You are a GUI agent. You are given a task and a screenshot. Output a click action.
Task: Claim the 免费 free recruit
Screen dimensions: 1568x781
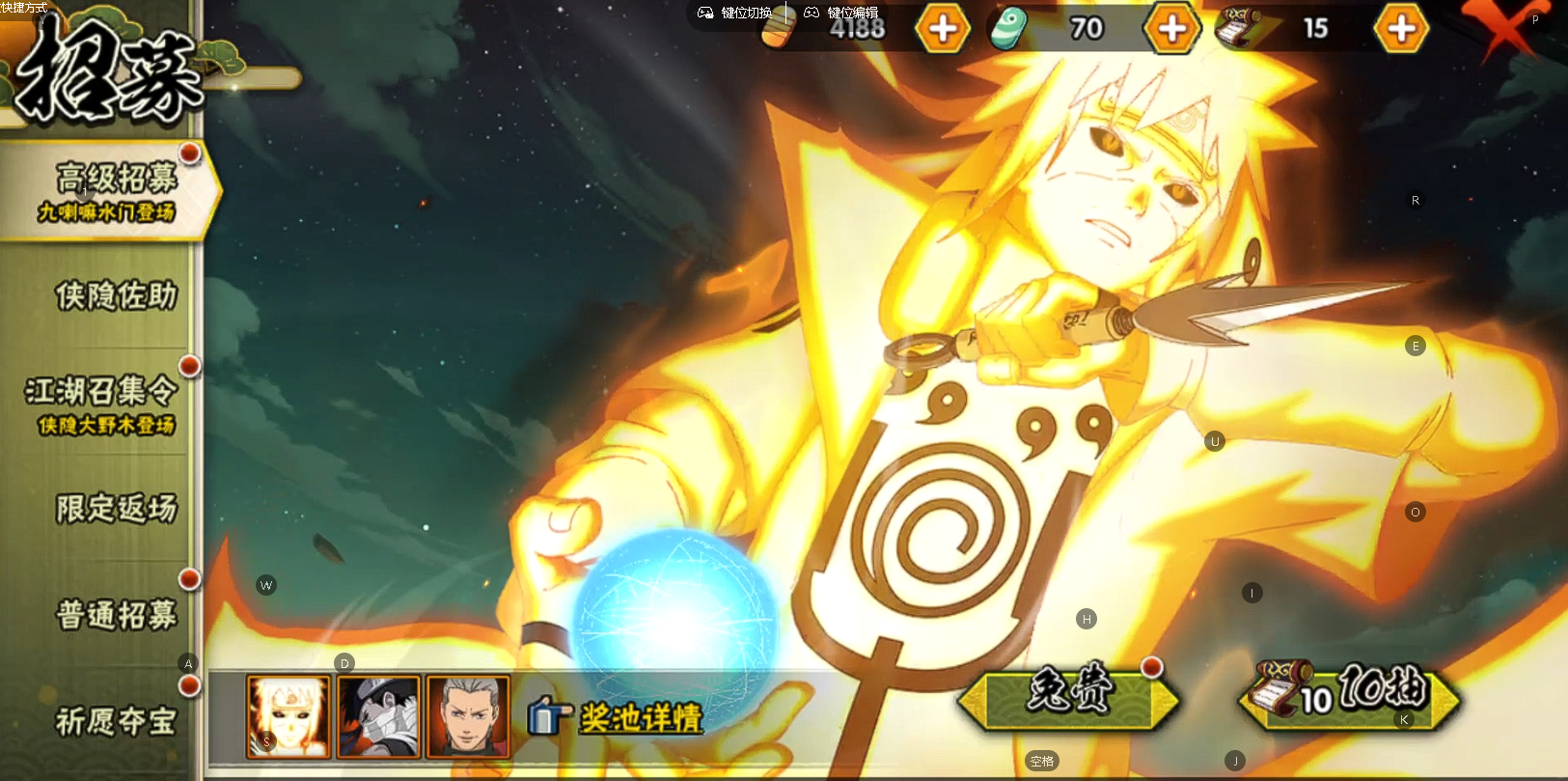(1068, 697)
